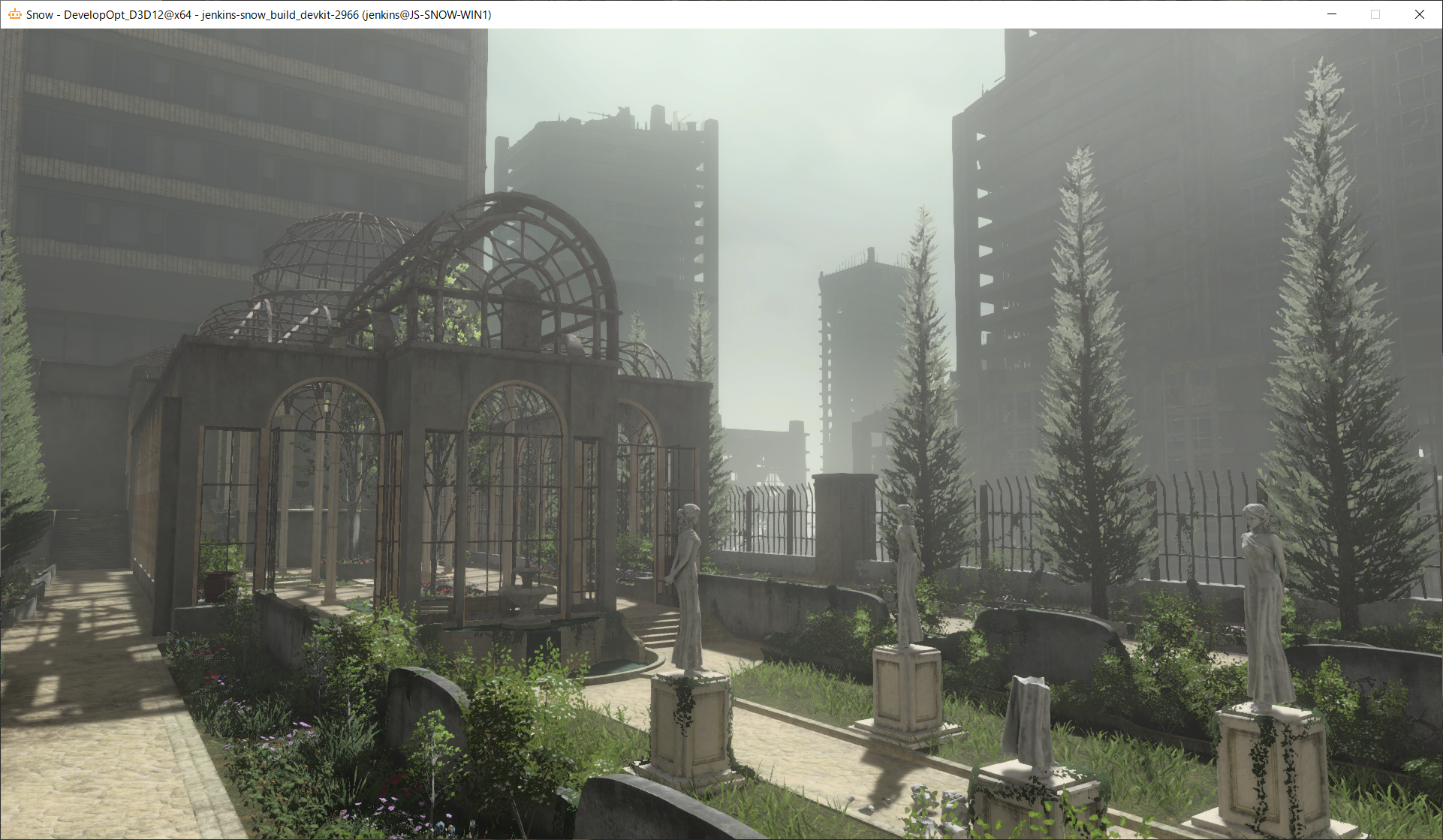Maximize the Snow devkit window
The image size is (1443, 840).
point(1375,14)
